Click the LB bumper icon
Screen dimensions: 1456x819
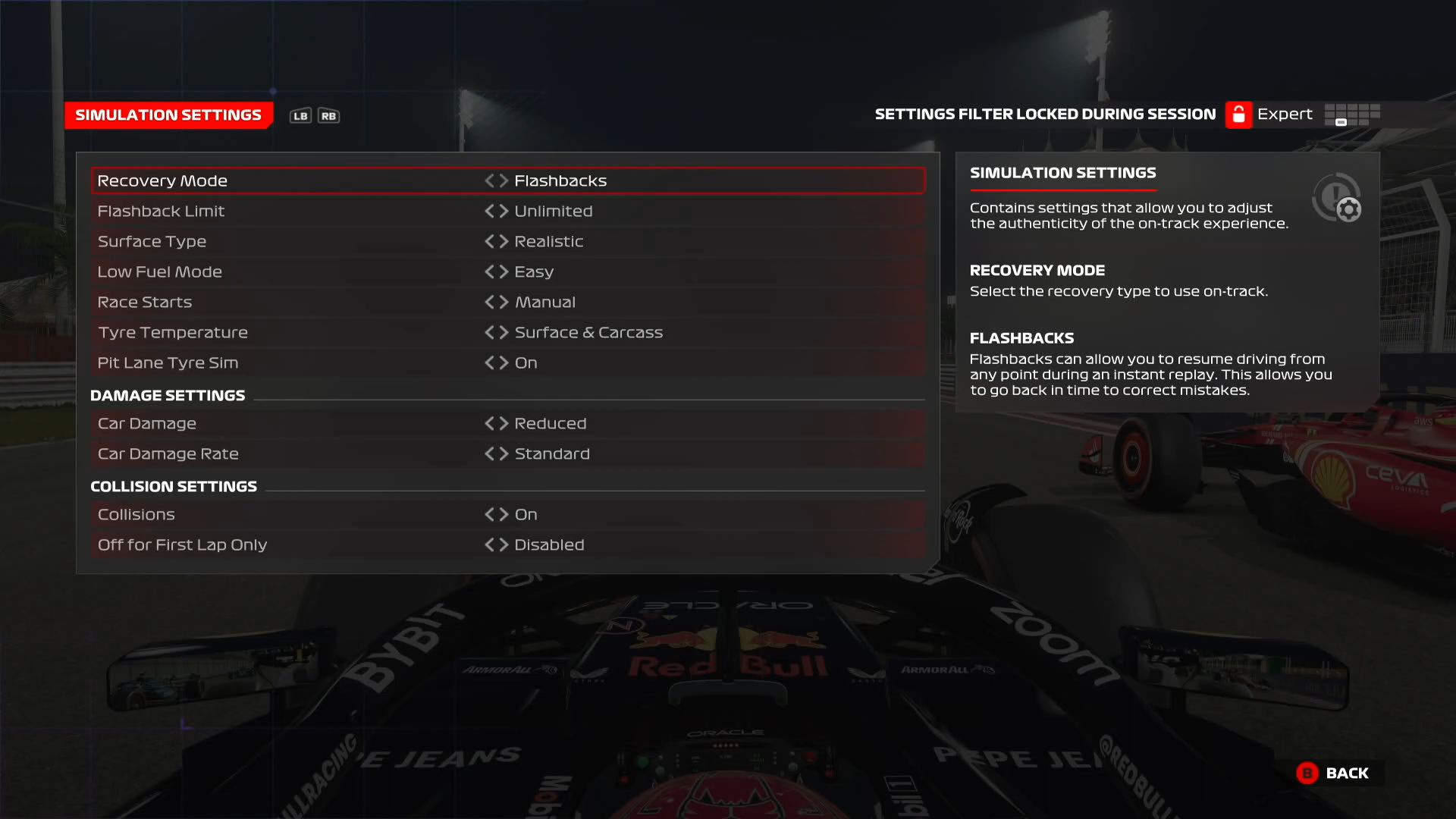[300, 115]
